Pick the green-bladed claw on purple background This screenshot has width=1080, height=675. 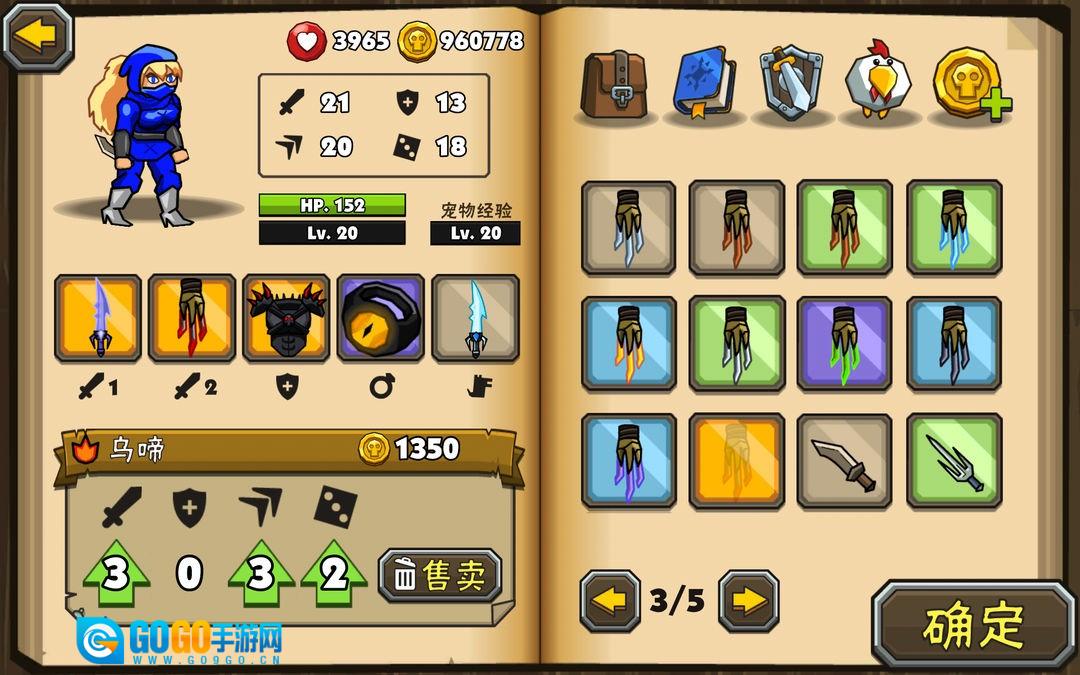tap(844, 343)
